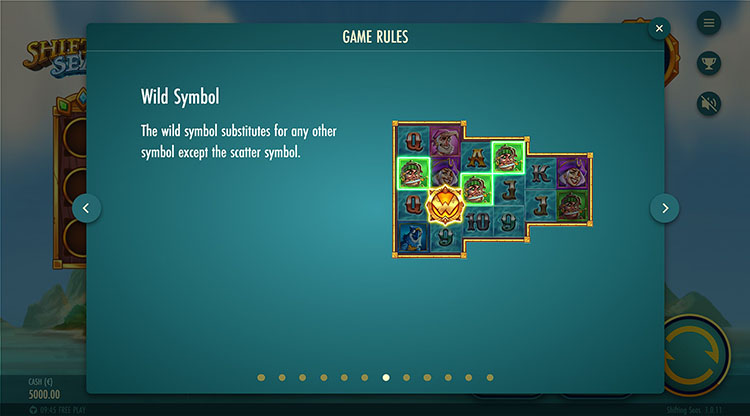Close the Game Rules dialog

(x=659, y=29)
